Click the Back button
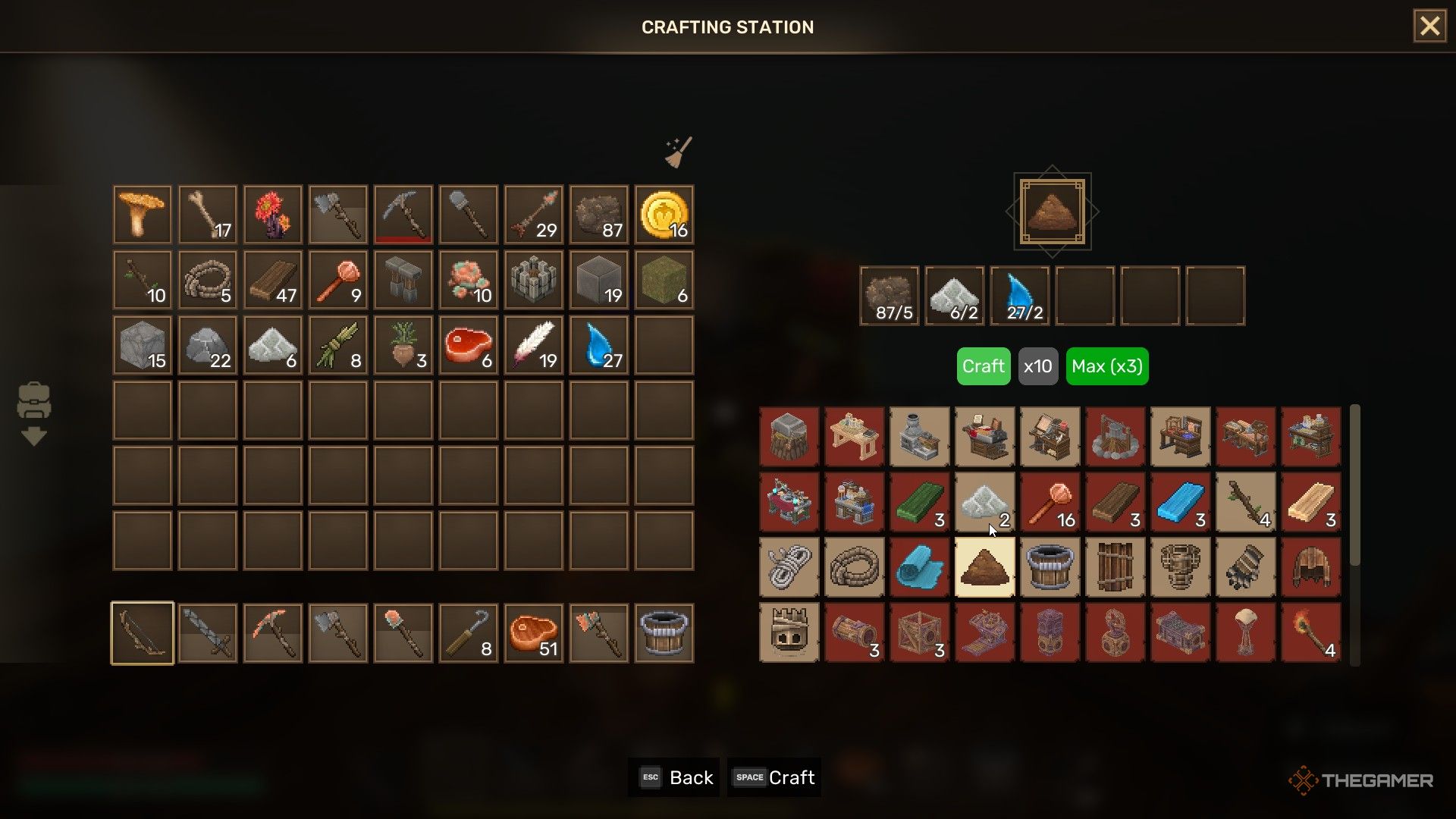 click(674, 777)
